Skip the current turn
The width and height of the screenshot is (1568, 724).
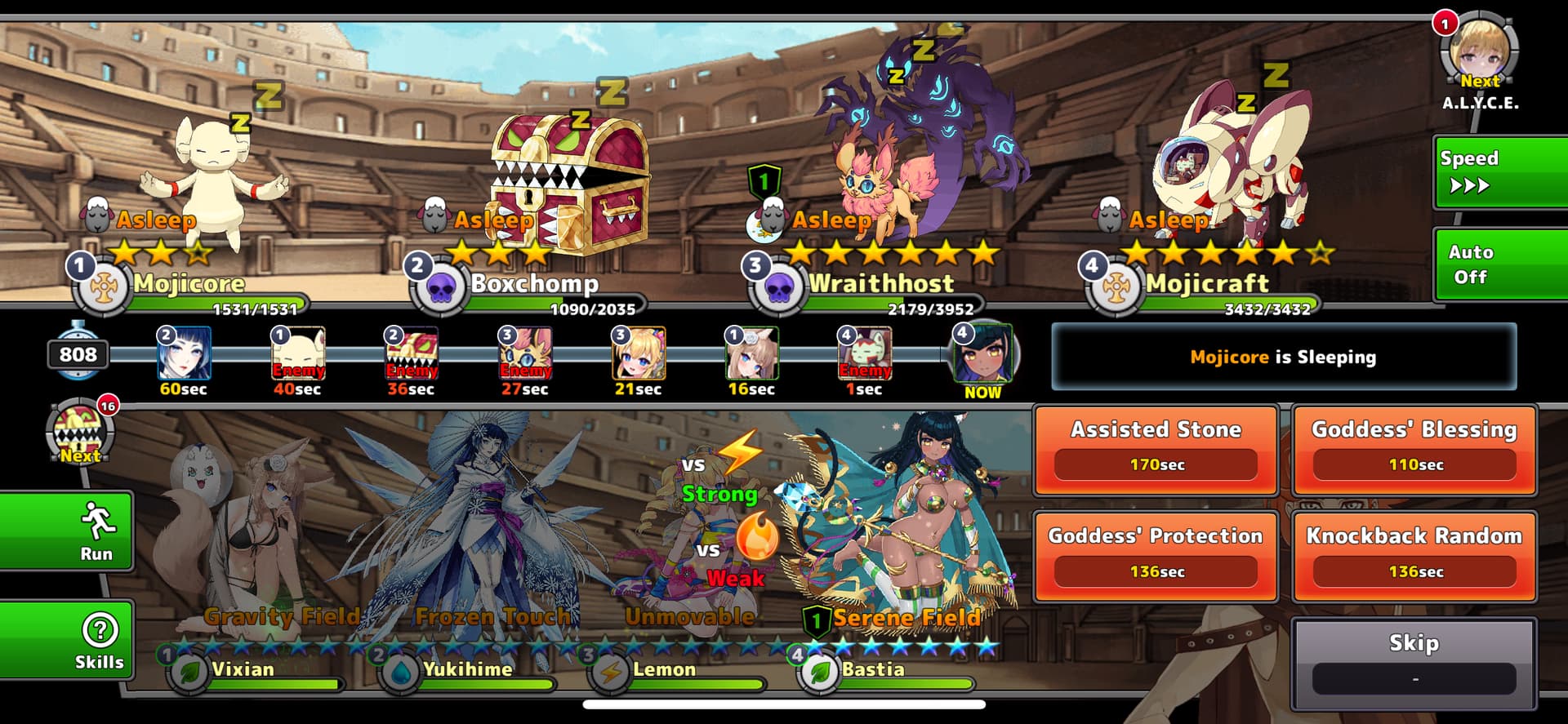1414,662
